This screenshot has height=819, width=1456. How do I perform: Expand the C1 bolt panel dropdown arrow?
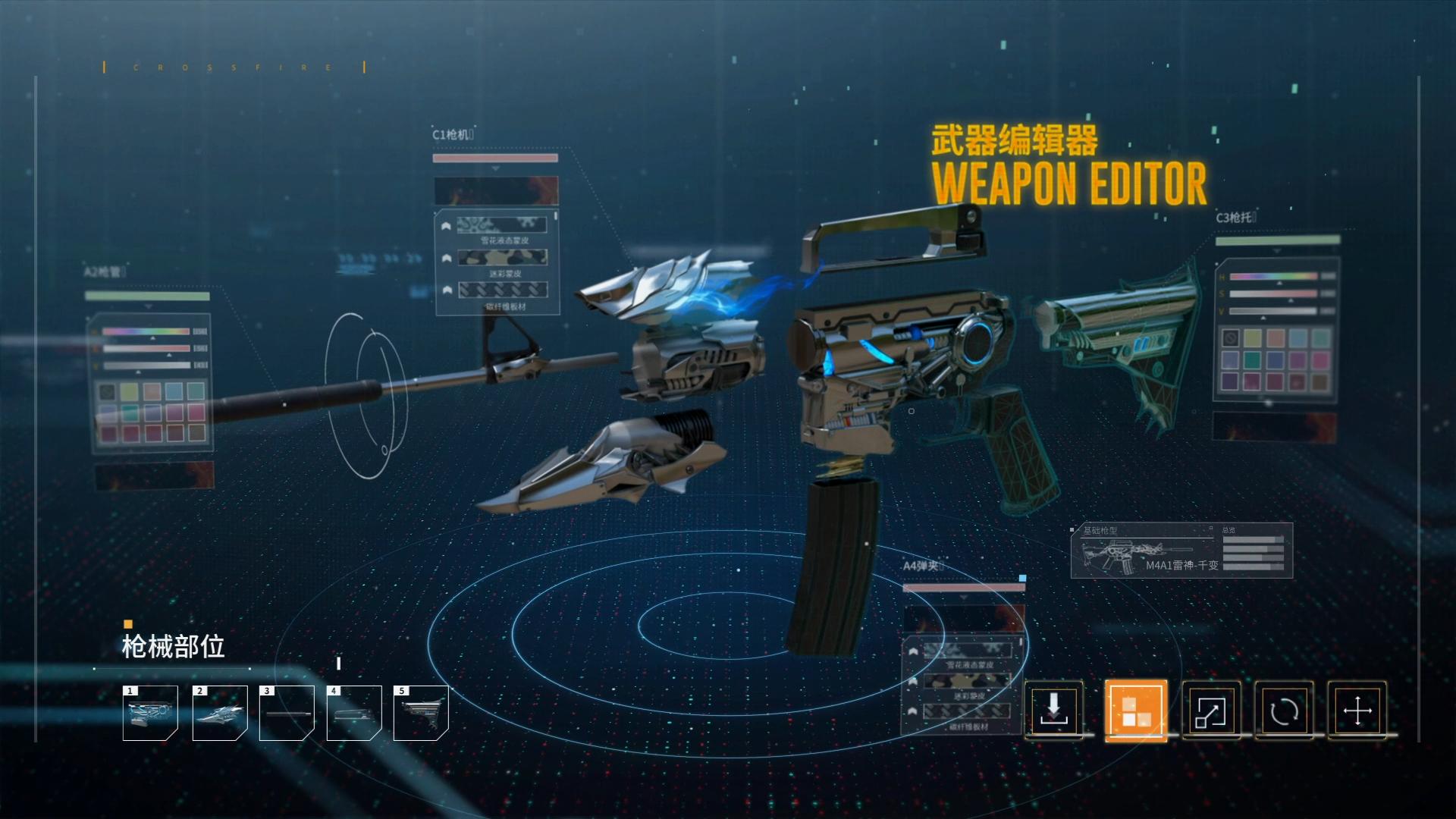(495, 168)
